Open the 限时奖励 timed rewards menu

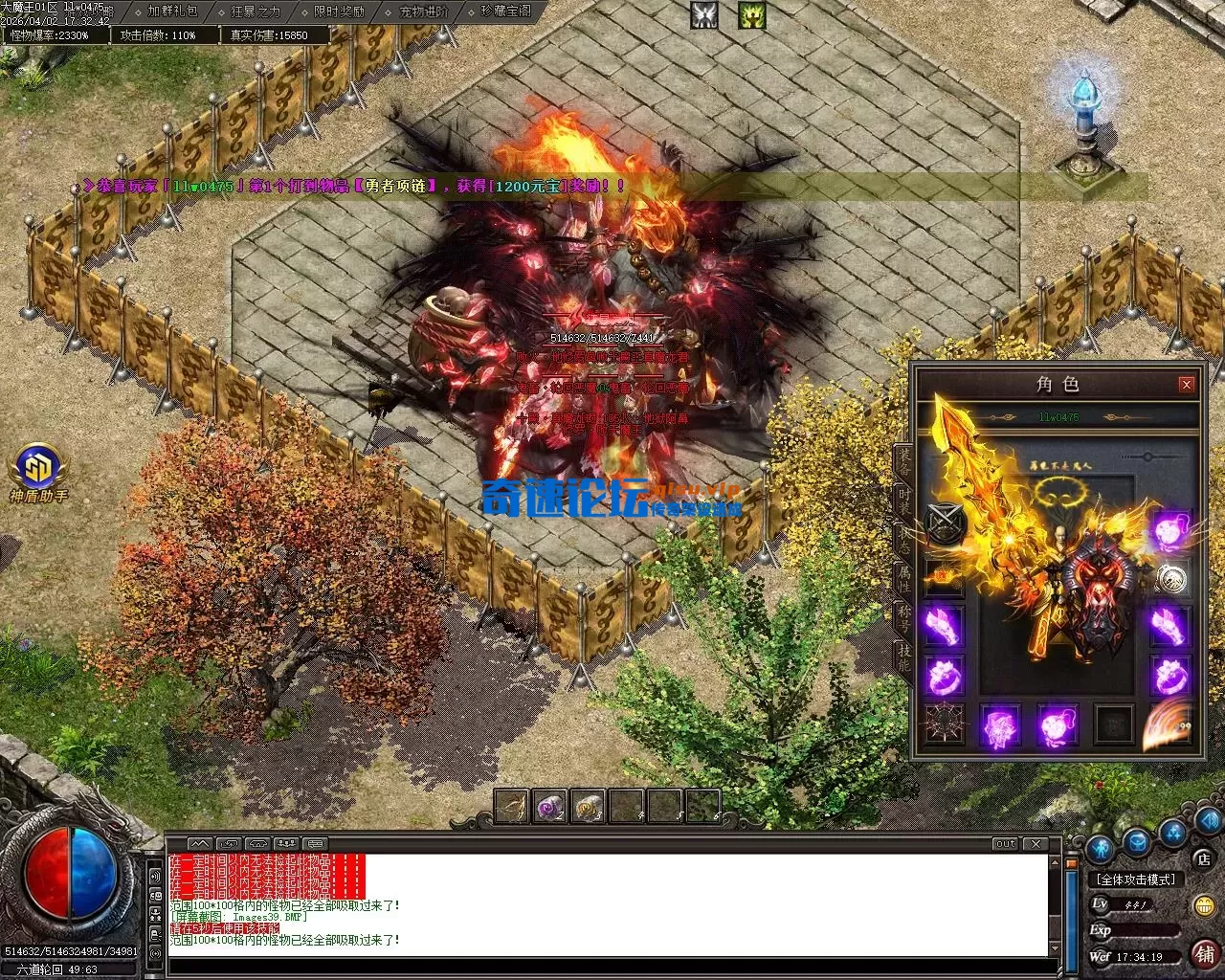pos(339,11)
